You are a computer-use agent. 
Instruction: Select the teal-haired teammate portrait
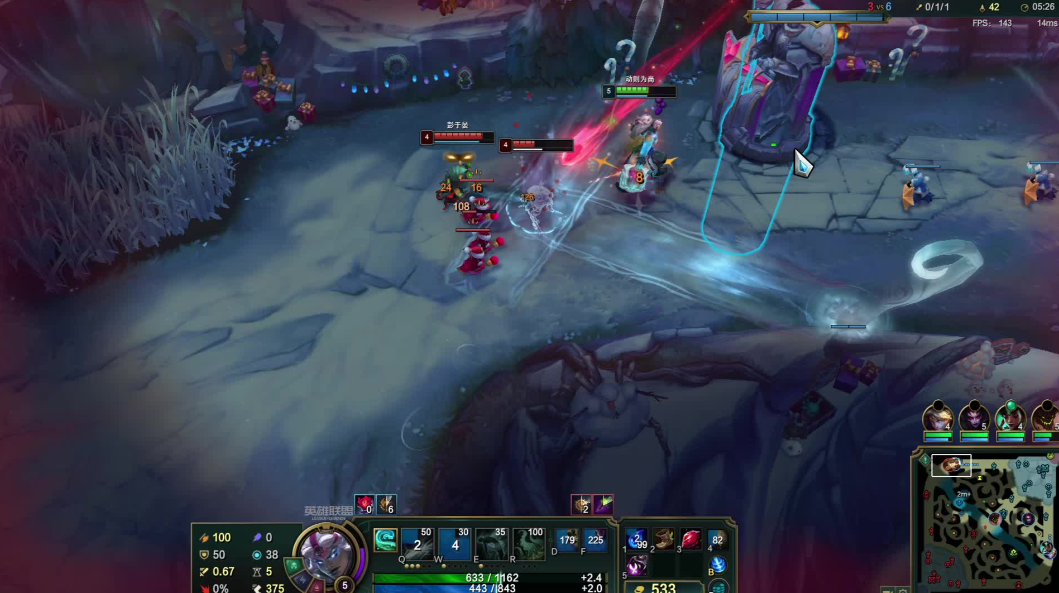point(1010,416)
